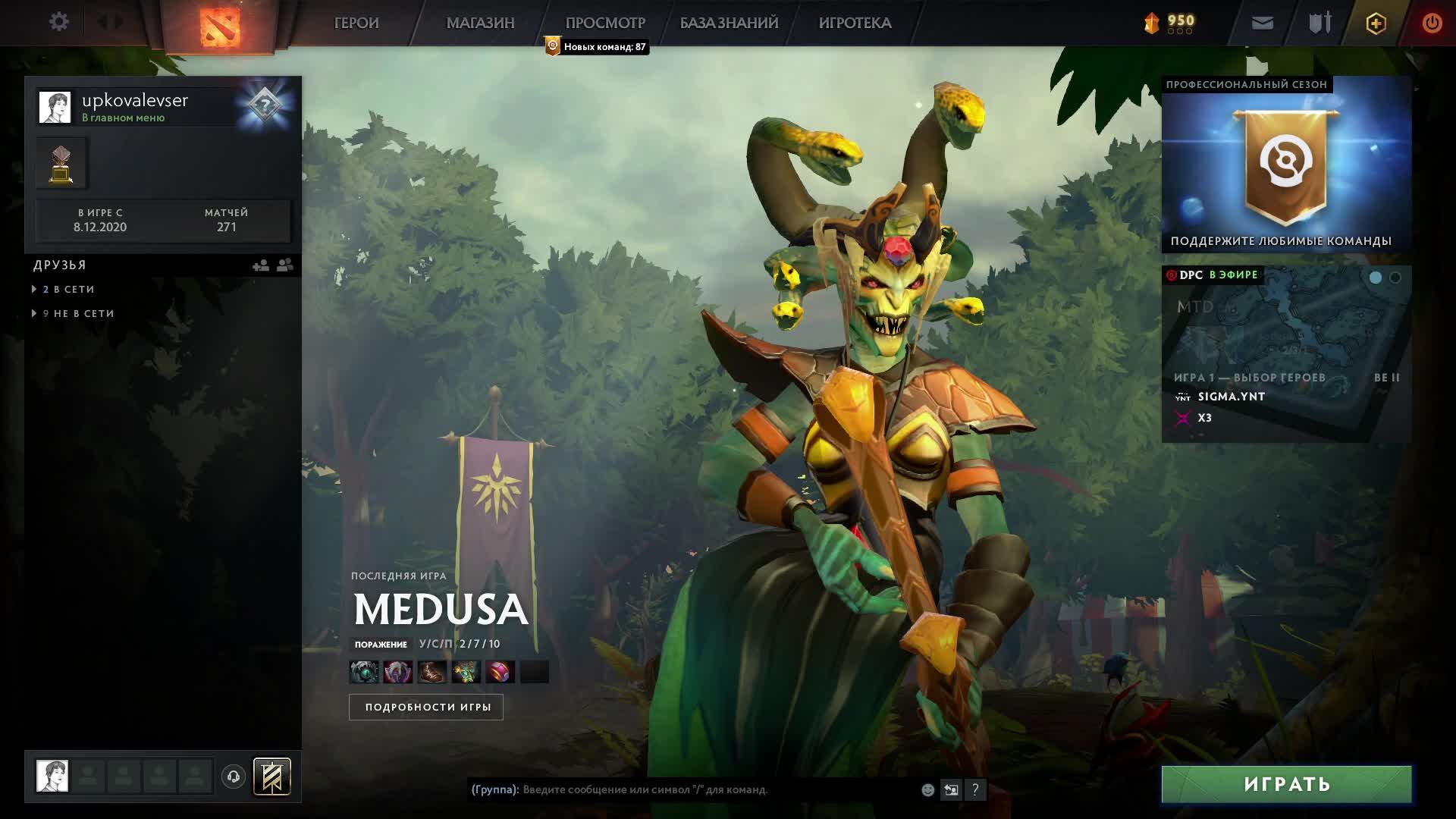Start matchmaking with the ИГРАТЬ button

point(1286,784)
